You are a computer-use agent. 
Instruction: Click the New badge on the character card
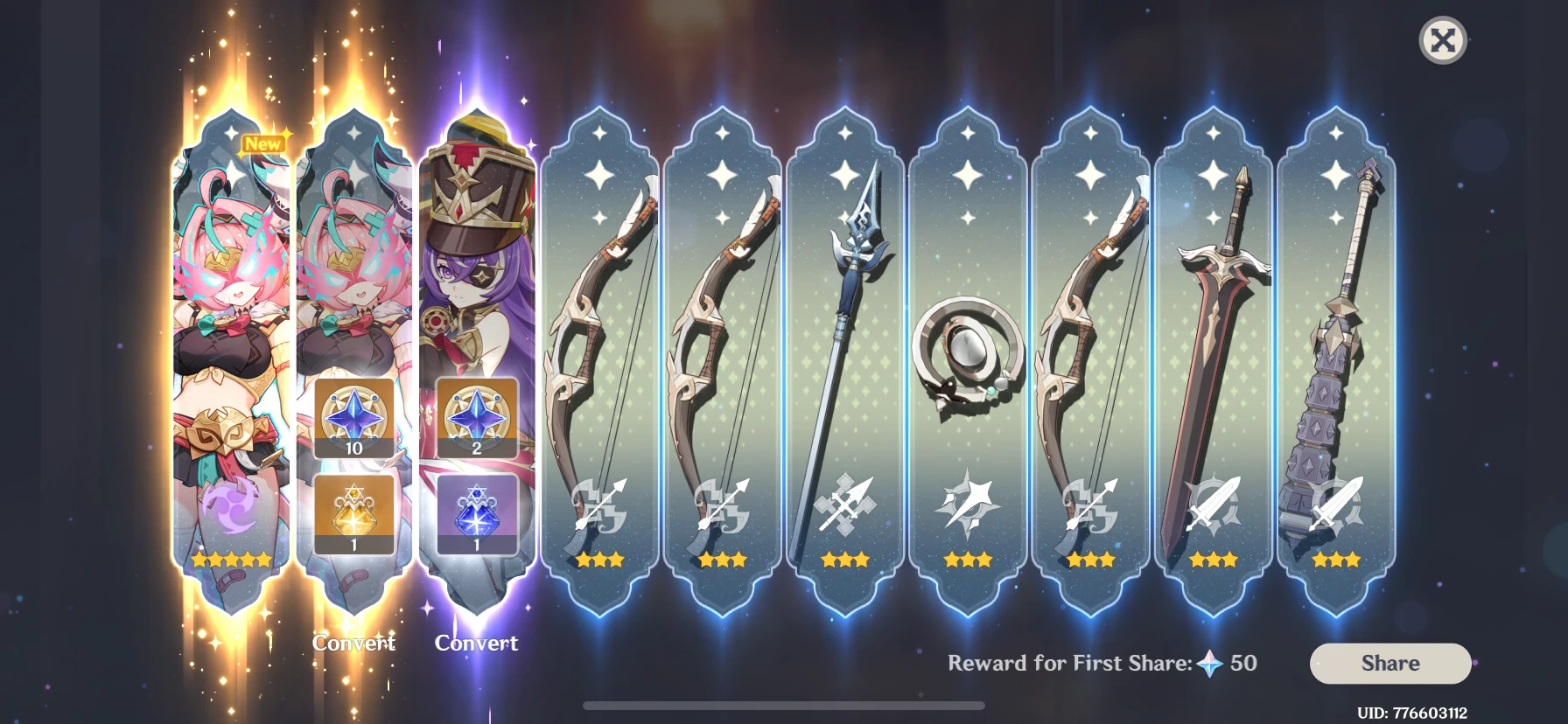point(265,143)
